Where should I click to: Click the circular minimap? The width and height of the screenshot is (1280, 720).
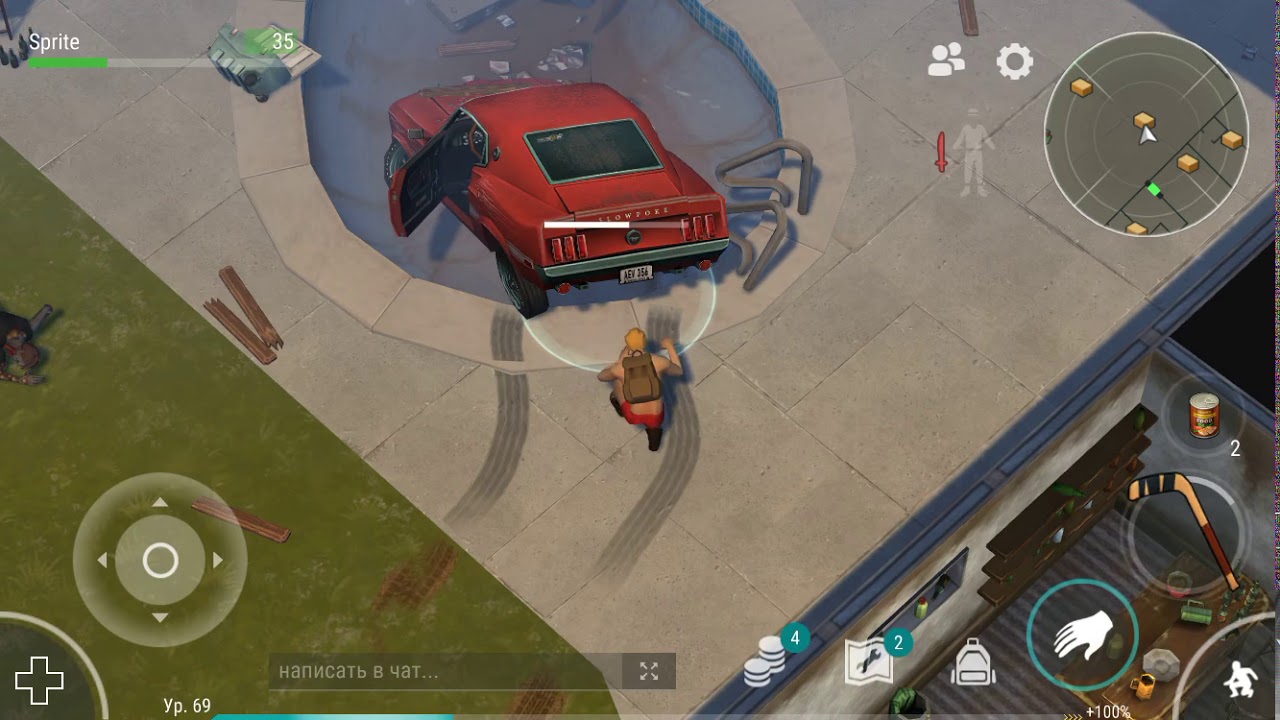point(1146,134)
